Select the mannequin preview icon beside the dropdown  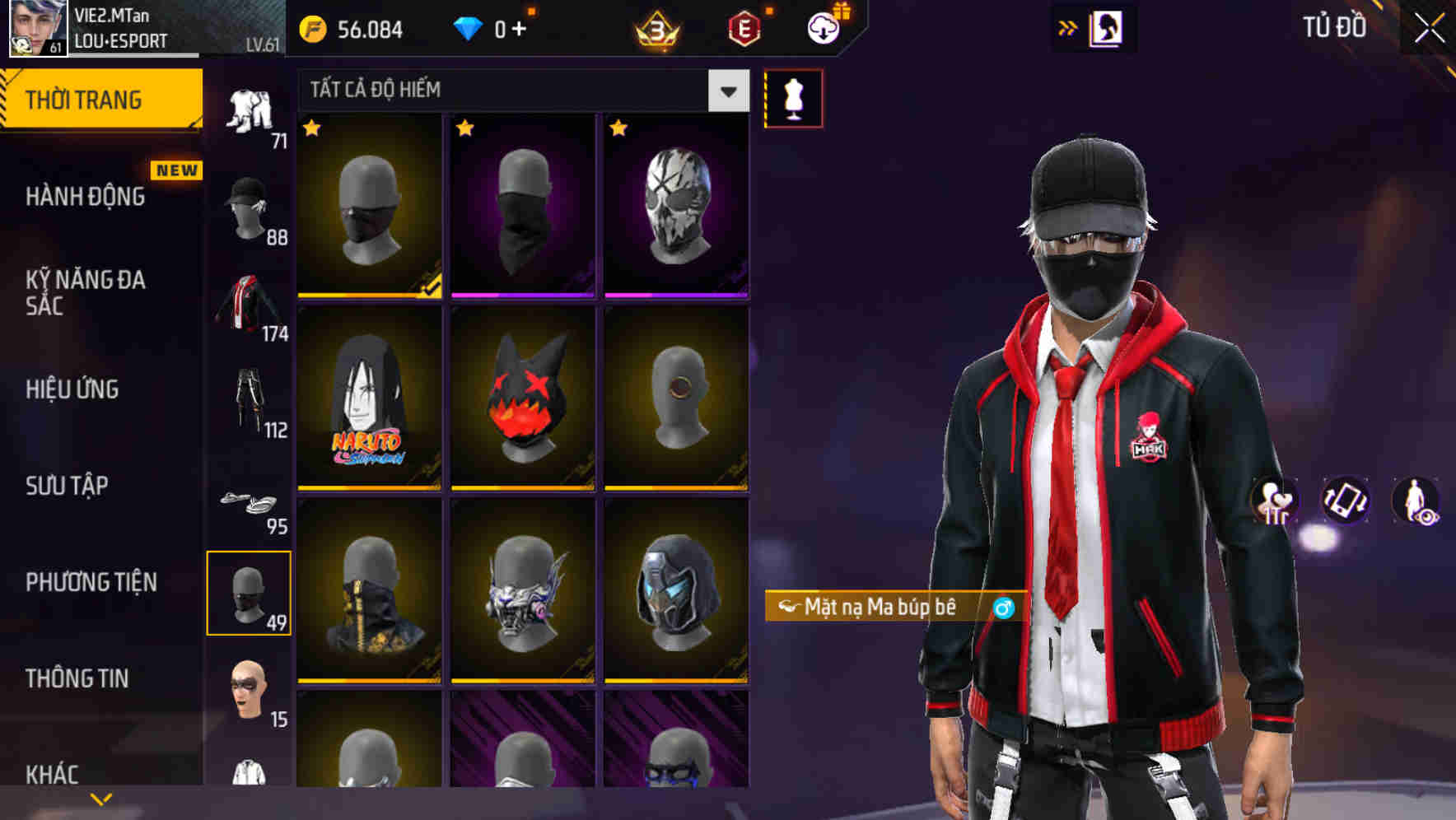pos(793,98)
